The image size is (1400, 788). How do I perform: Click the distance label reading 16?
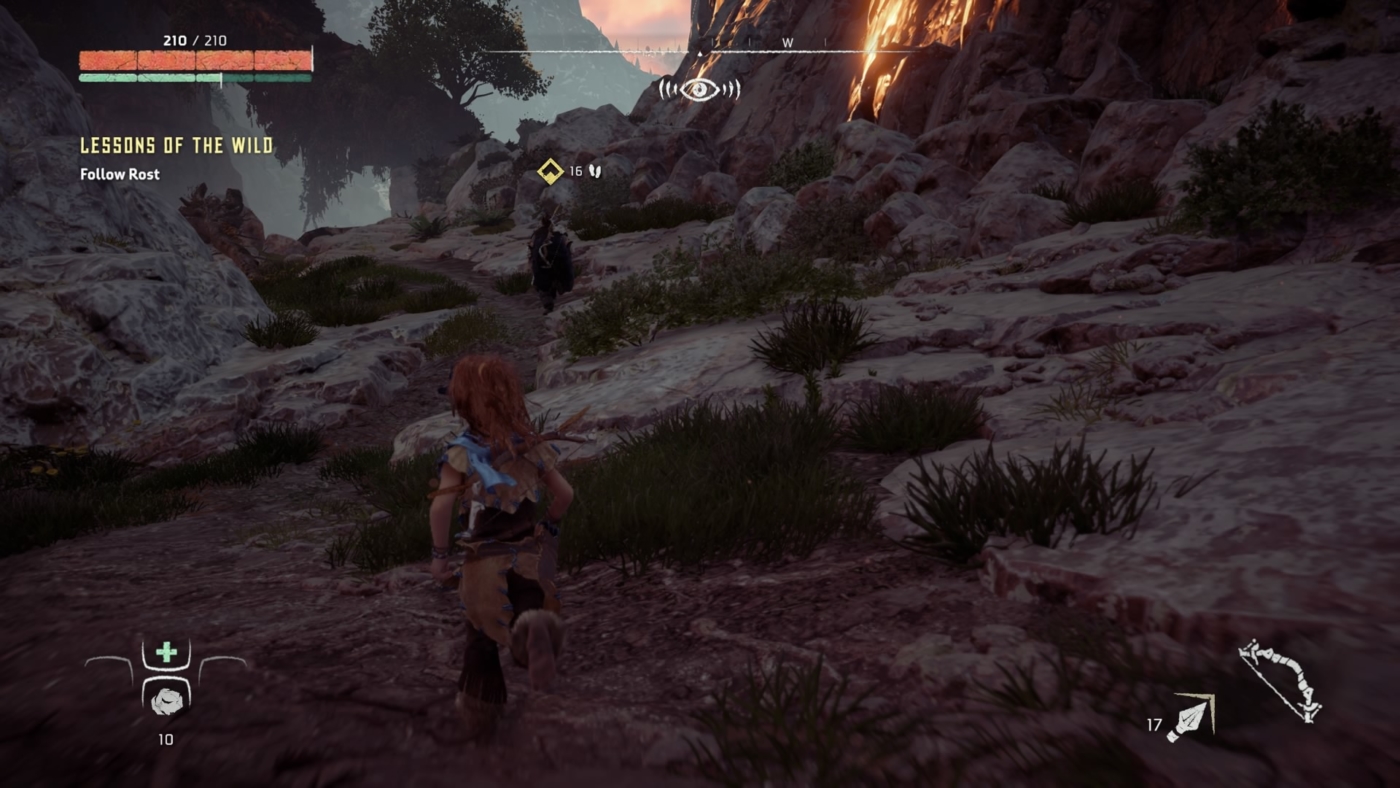coord(575,170)
